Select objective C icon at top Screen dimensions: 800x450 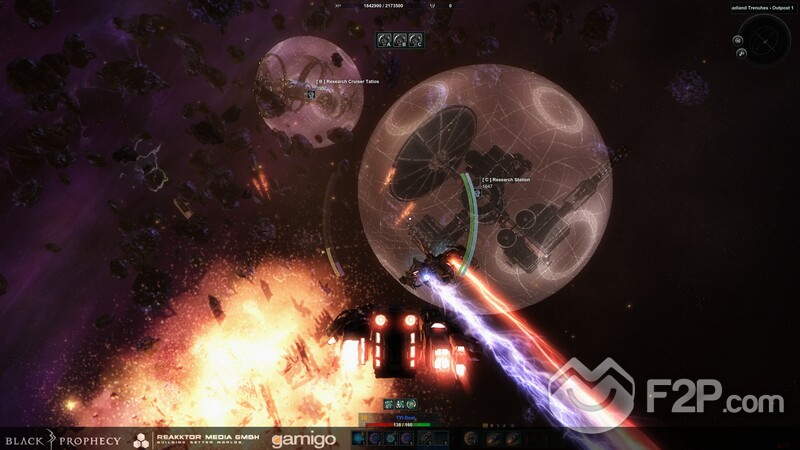(x=413, y=40)
